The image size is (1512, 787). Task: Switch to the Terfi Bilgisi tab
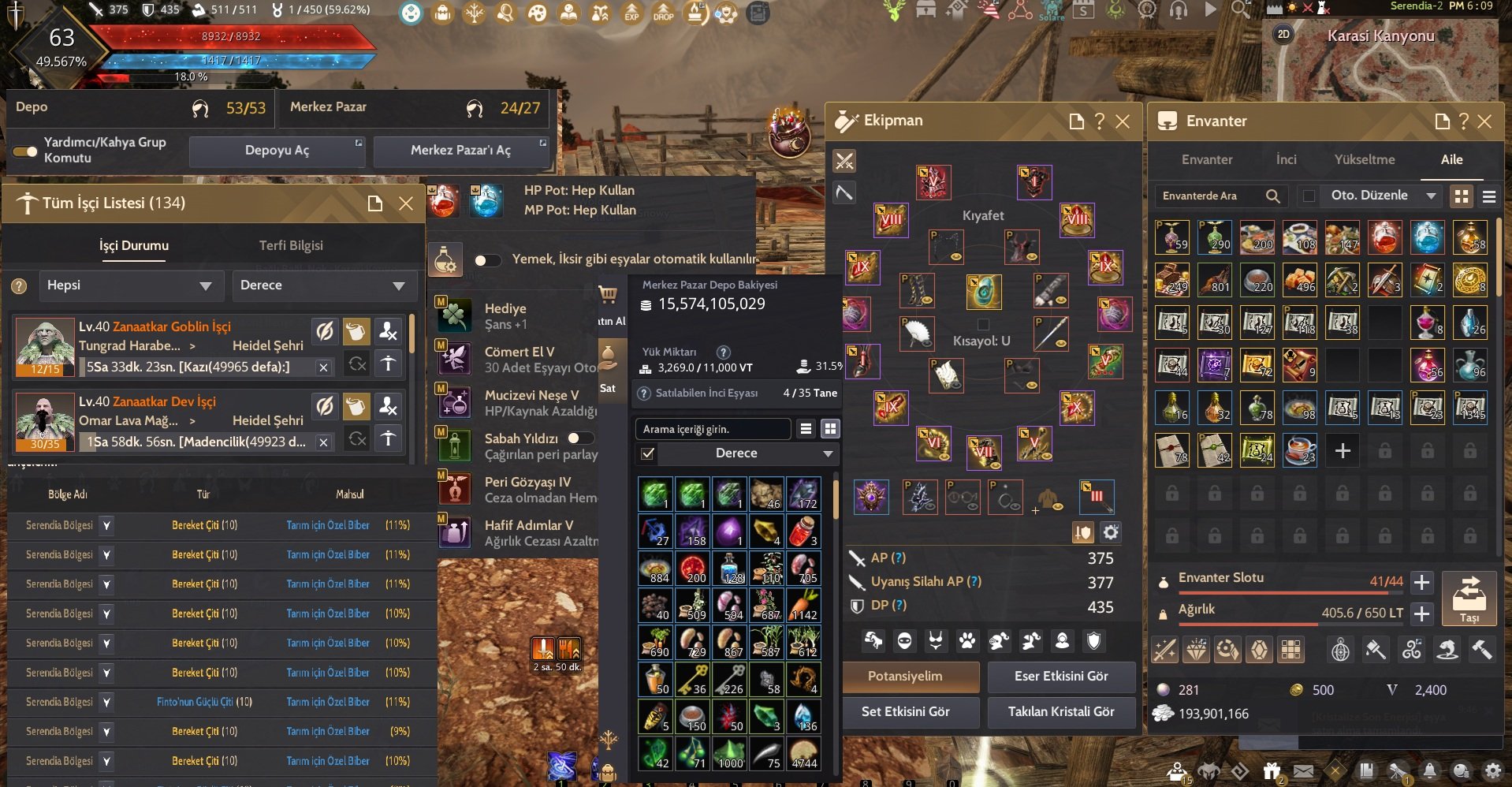(x=292, y=245)
